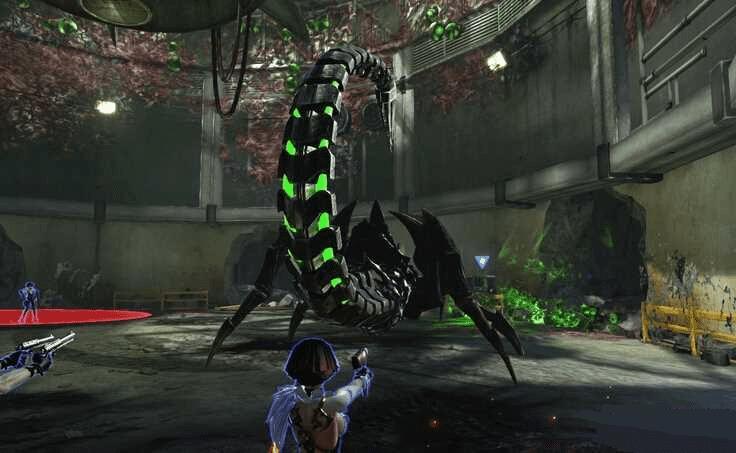Click the blue triangular waypoint marker
This screenshot has width=736, height=453.
point(483,262)
